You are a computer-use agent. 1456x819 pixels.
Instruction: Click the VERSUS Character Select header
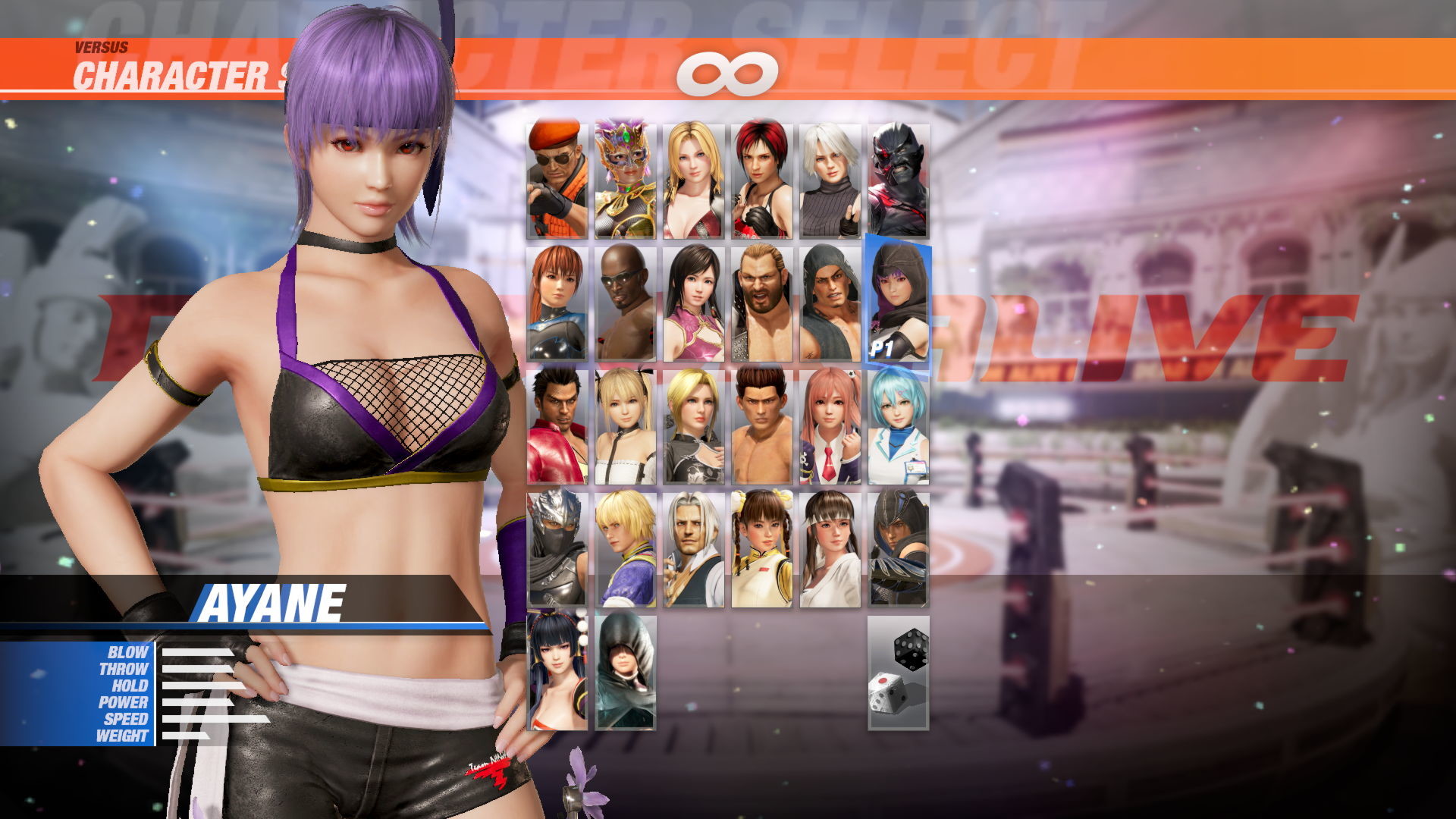tap(152, 64)
